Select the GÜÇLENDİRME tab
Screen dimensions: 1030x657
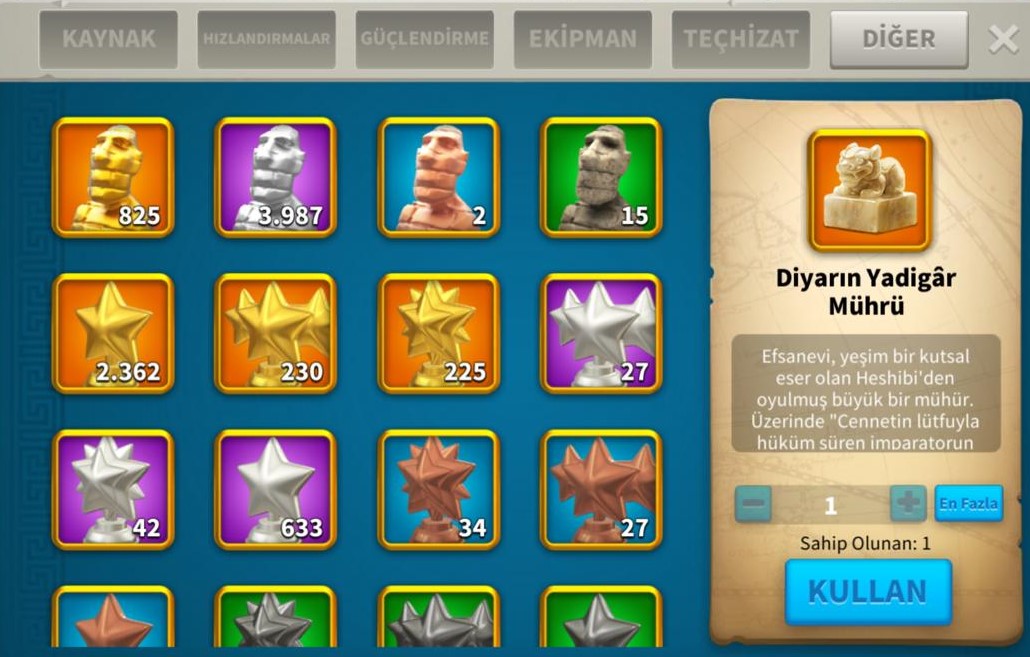424,40
